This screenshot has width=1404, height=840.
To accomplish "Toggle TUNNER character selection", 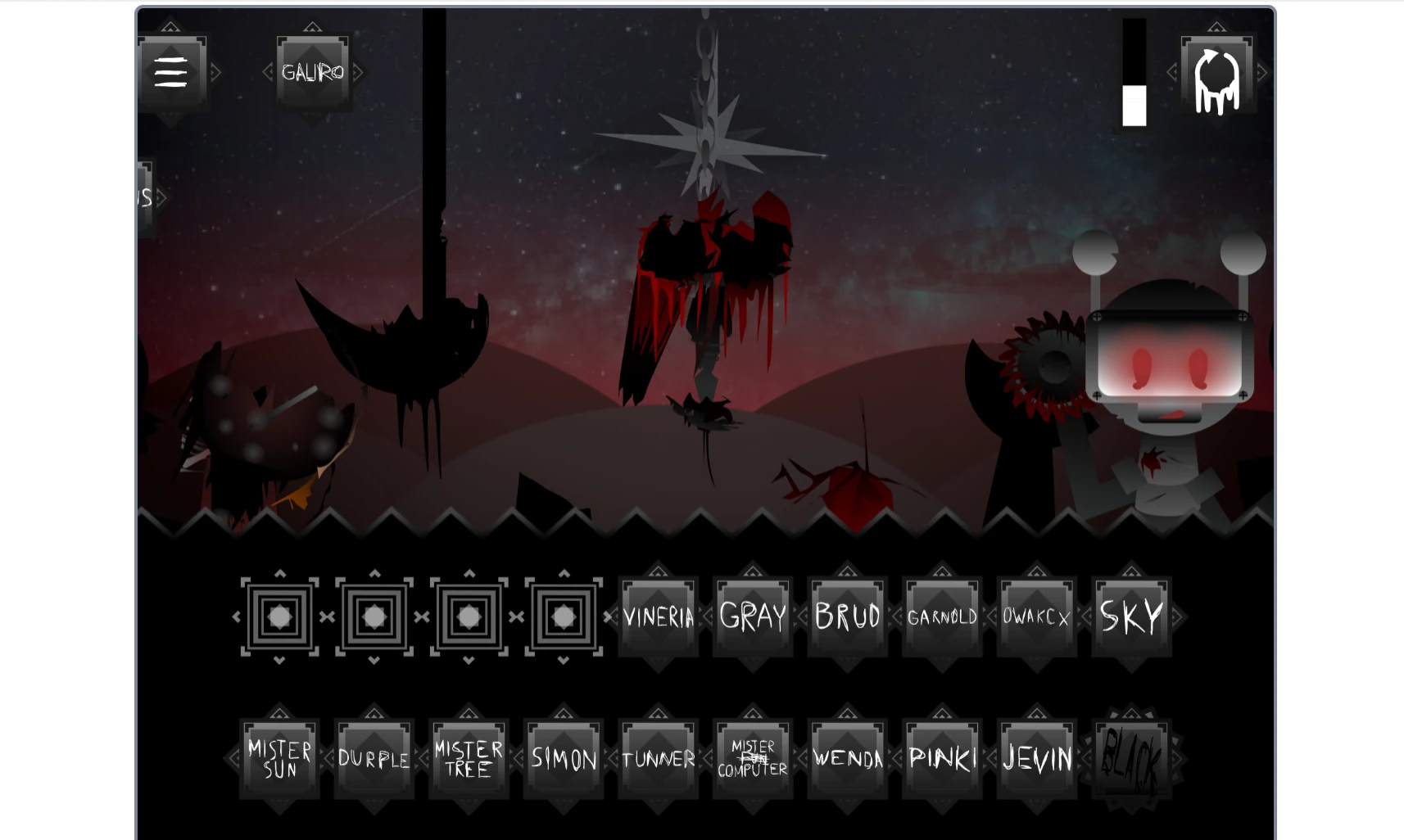I will coord(658,759).
